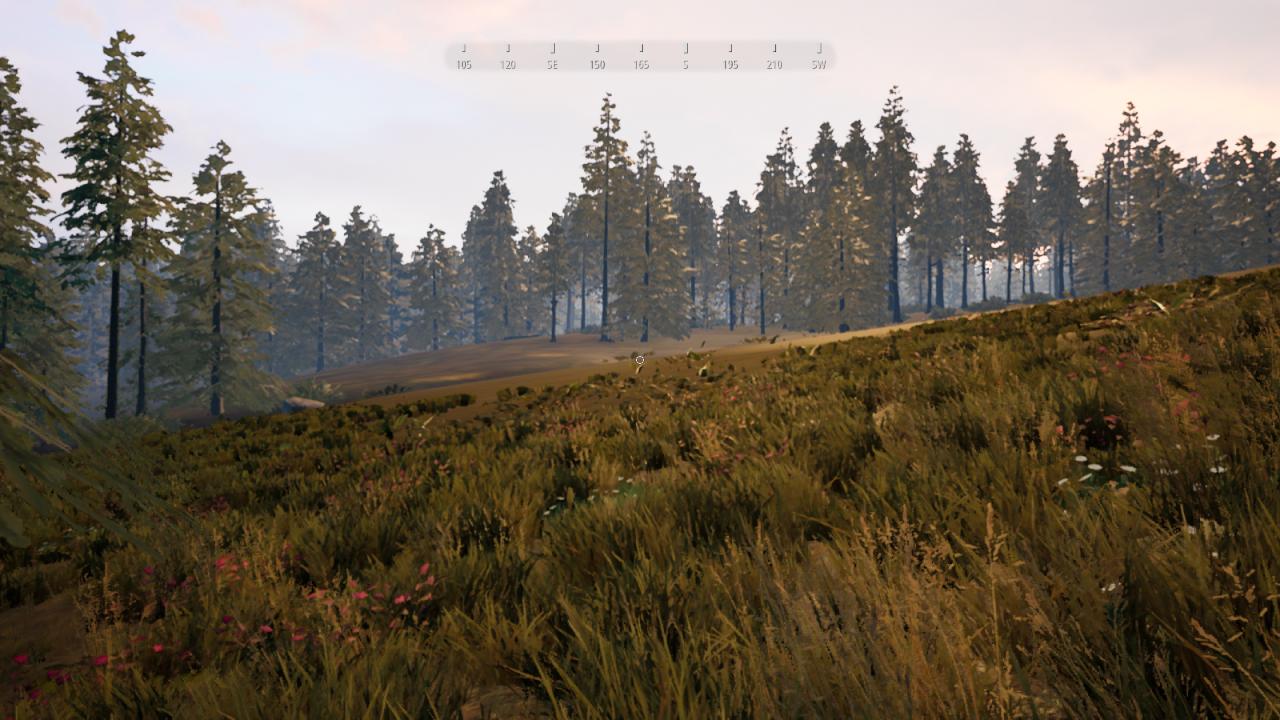Click the circular aiming reticle at screen center
This screenshot has width=1280, height=720.
pyautogui.click(x=639, y=358)
